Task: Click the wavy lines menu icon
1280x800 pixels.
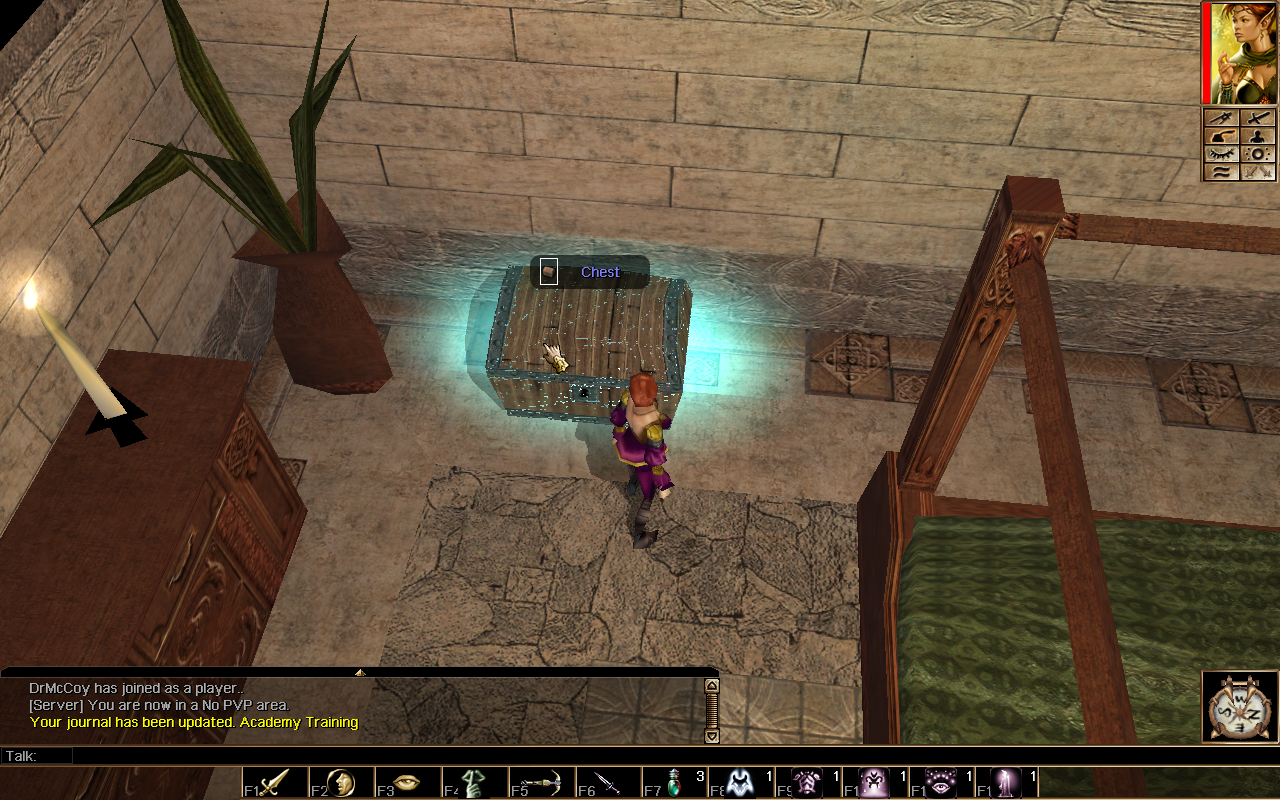Action: 1221,172
